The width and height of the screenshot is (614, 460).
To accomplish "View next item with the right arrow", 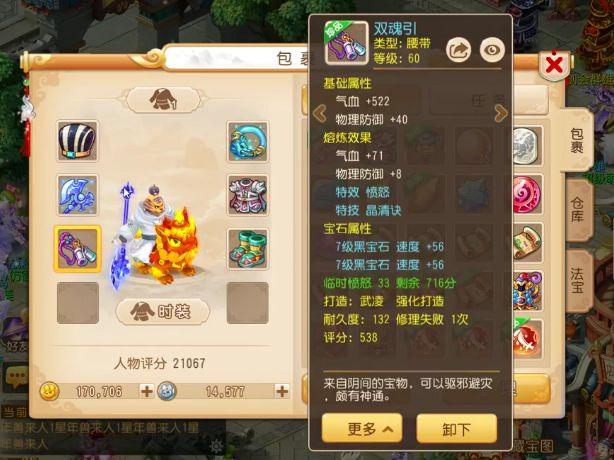I will point(501,113).
